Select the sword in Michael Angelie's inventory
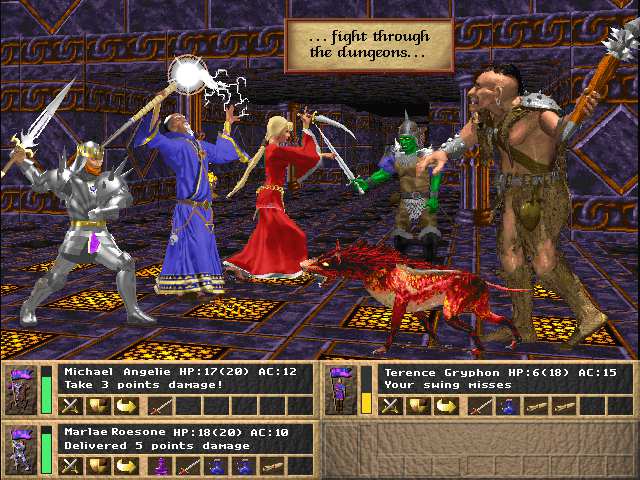The image size is (640, 480). 160,406
